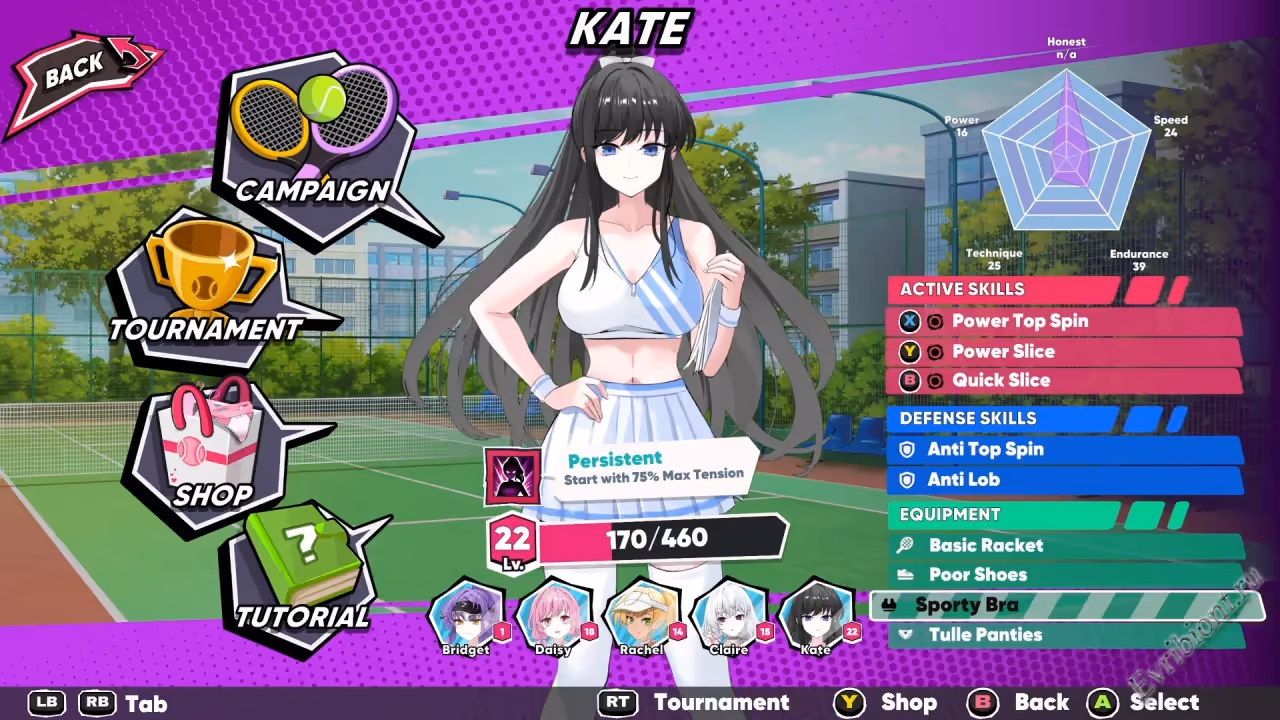This screenshot has width=1280, height=720.
Task: Select Kate's character portrait
Action: coord(816,615)
